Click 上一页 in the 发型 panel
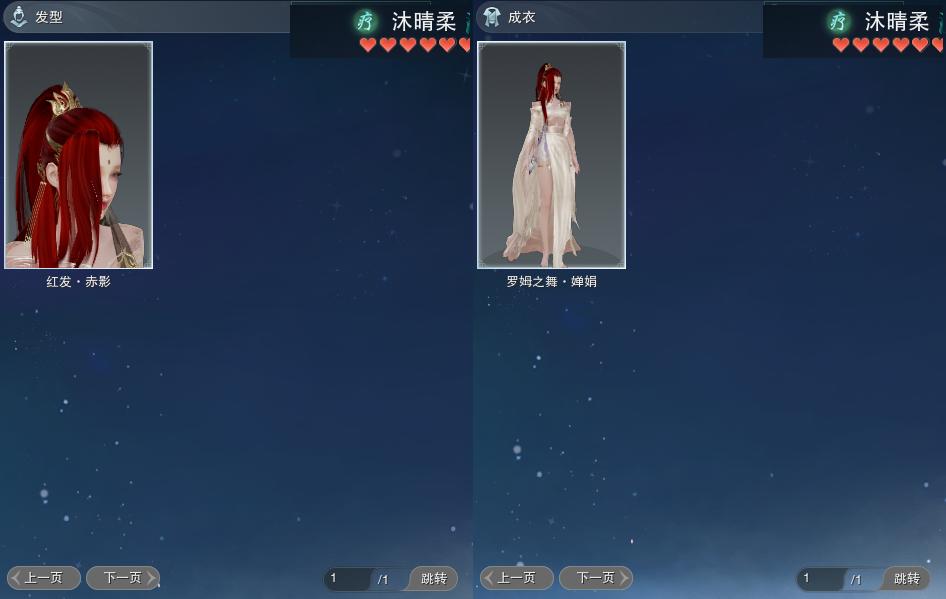946x599 pixels. (x=44, y=578)
